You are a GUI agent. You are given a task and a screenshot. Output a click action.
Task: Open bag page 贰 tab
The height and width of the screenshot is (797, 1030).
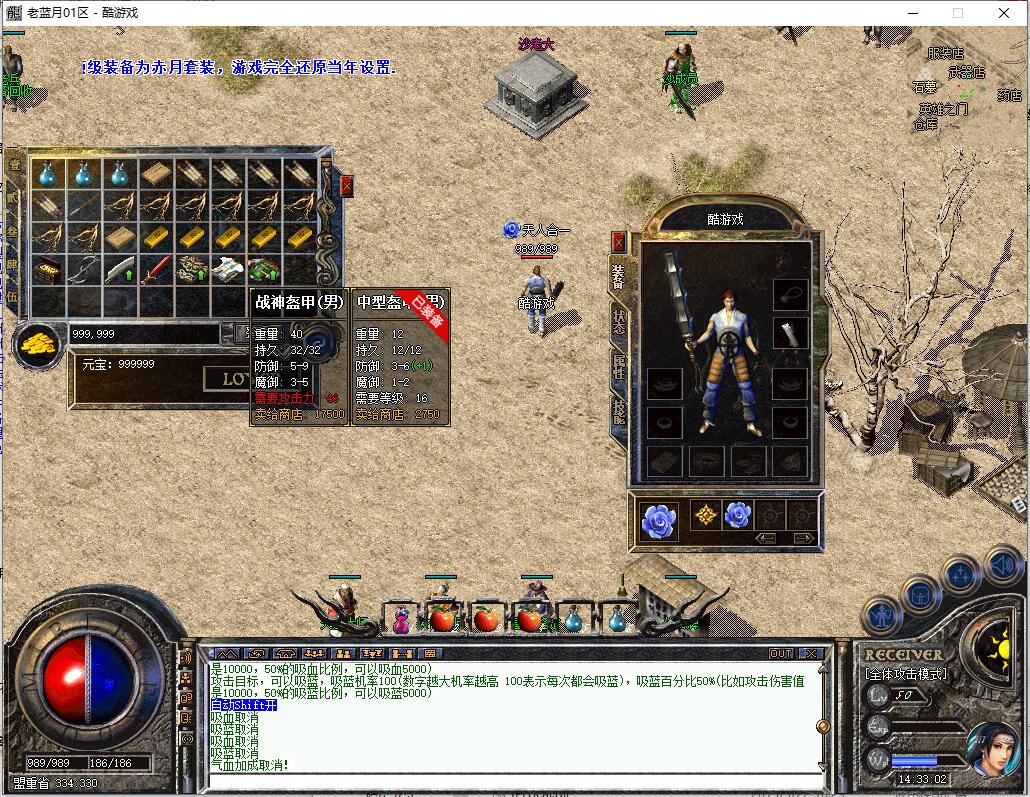[x=14, y=198]
